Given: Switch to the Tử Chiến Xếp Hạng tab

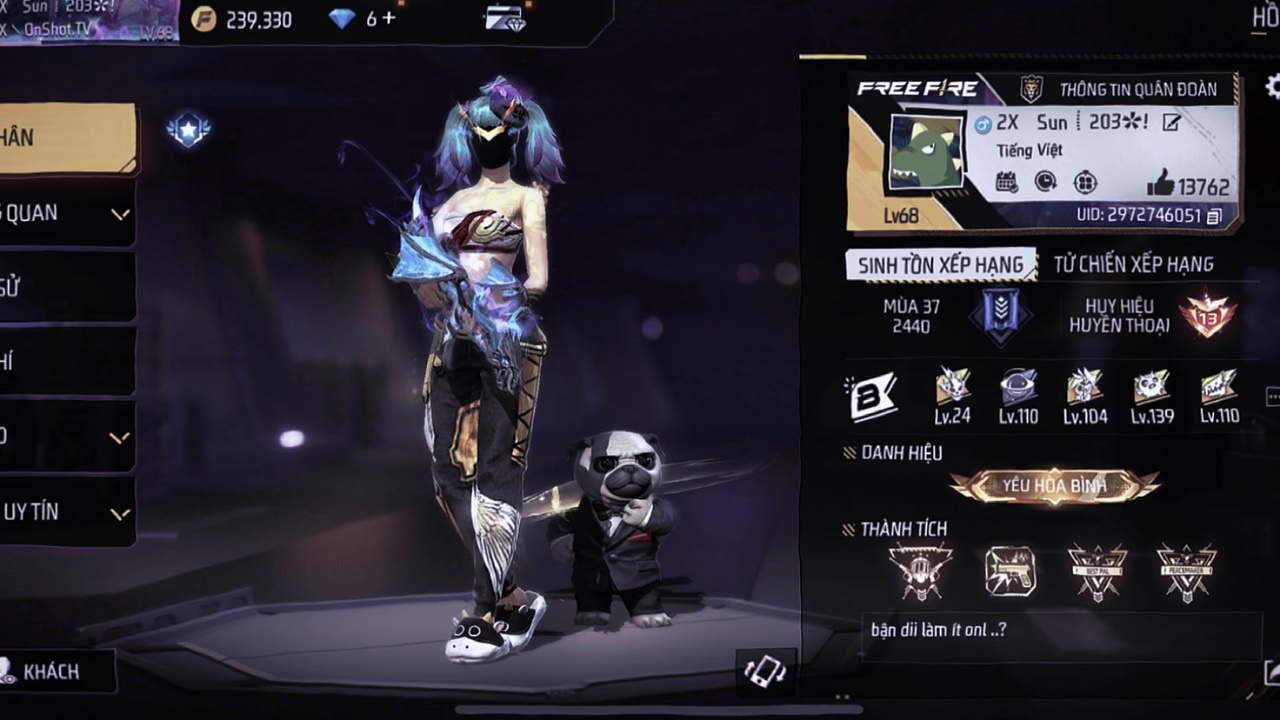Looking at the screenshot, I should 1133,264.
